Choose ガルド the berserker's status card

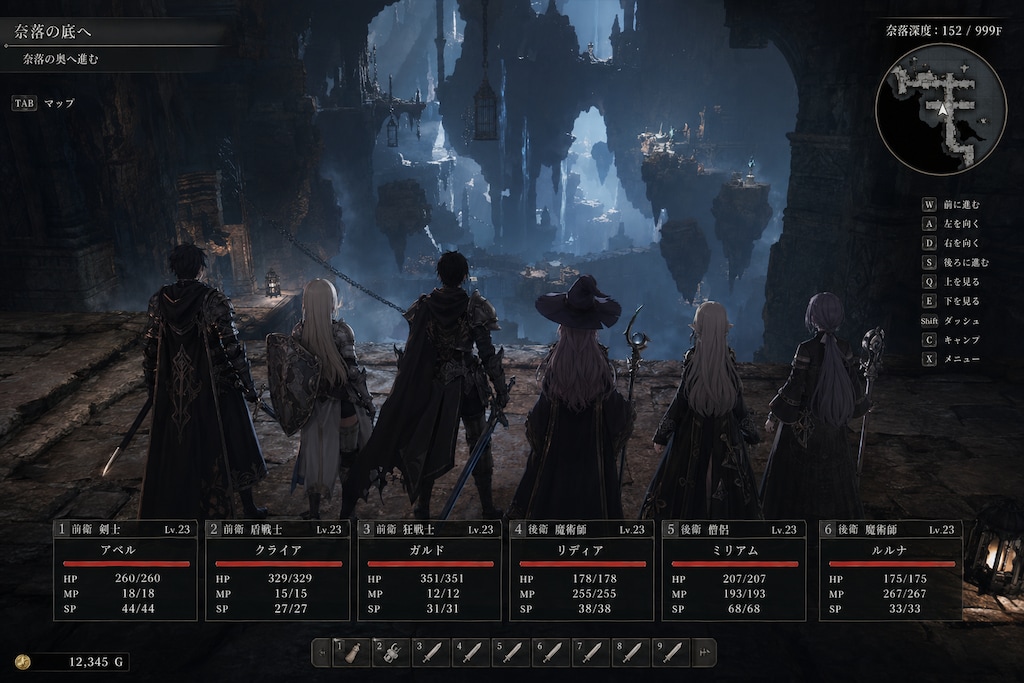(x=429, y=570)
